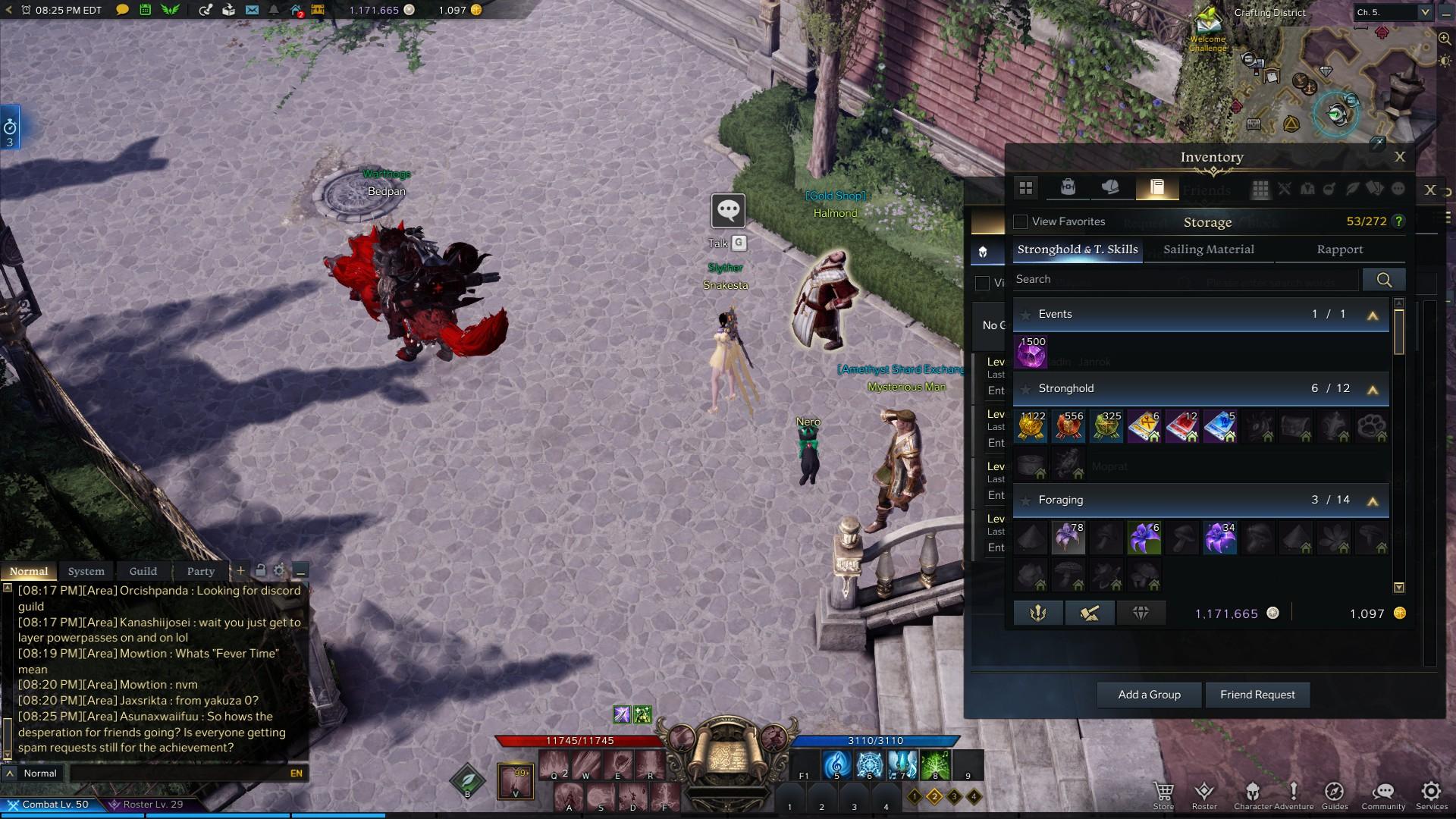
Task: Open the Store menu
Action: pyautogui.click(x=1163, y=795)
